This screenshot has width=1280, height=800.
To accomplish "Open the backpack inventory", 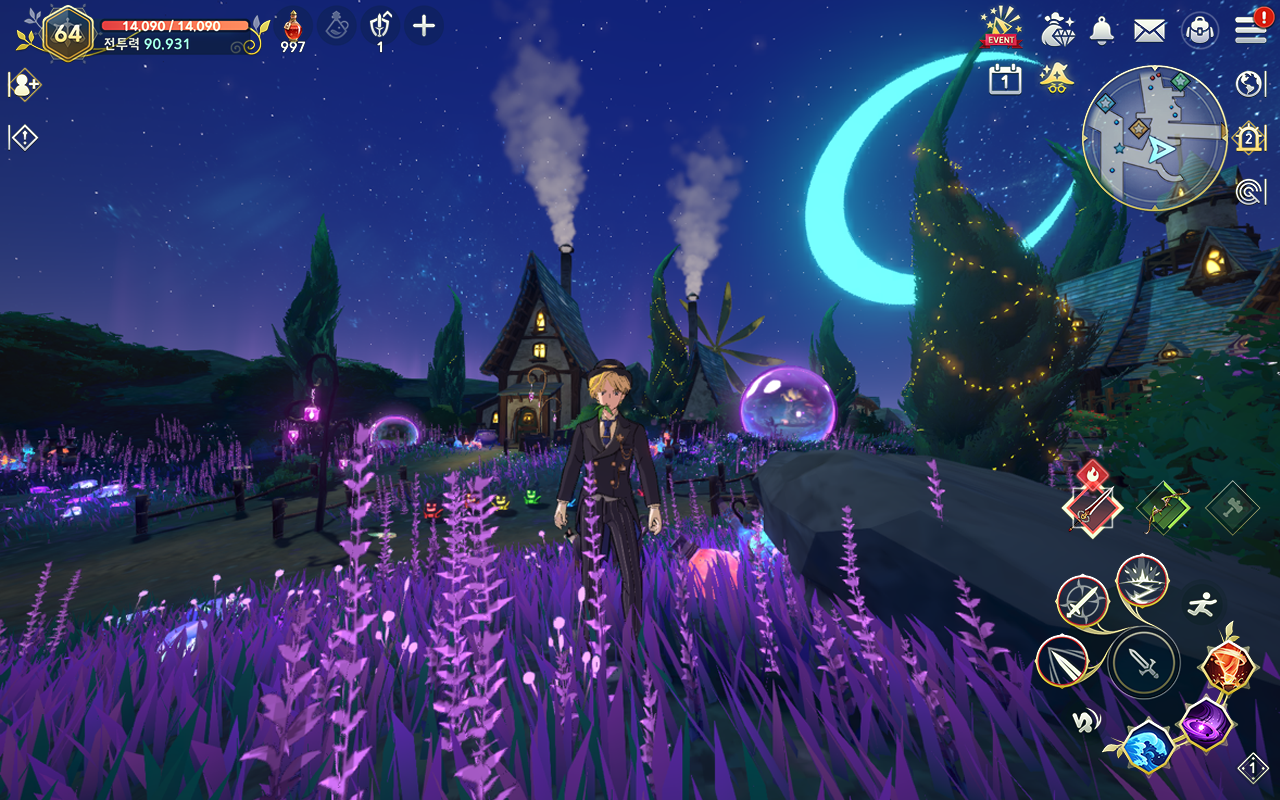I will pos(1199,30).
